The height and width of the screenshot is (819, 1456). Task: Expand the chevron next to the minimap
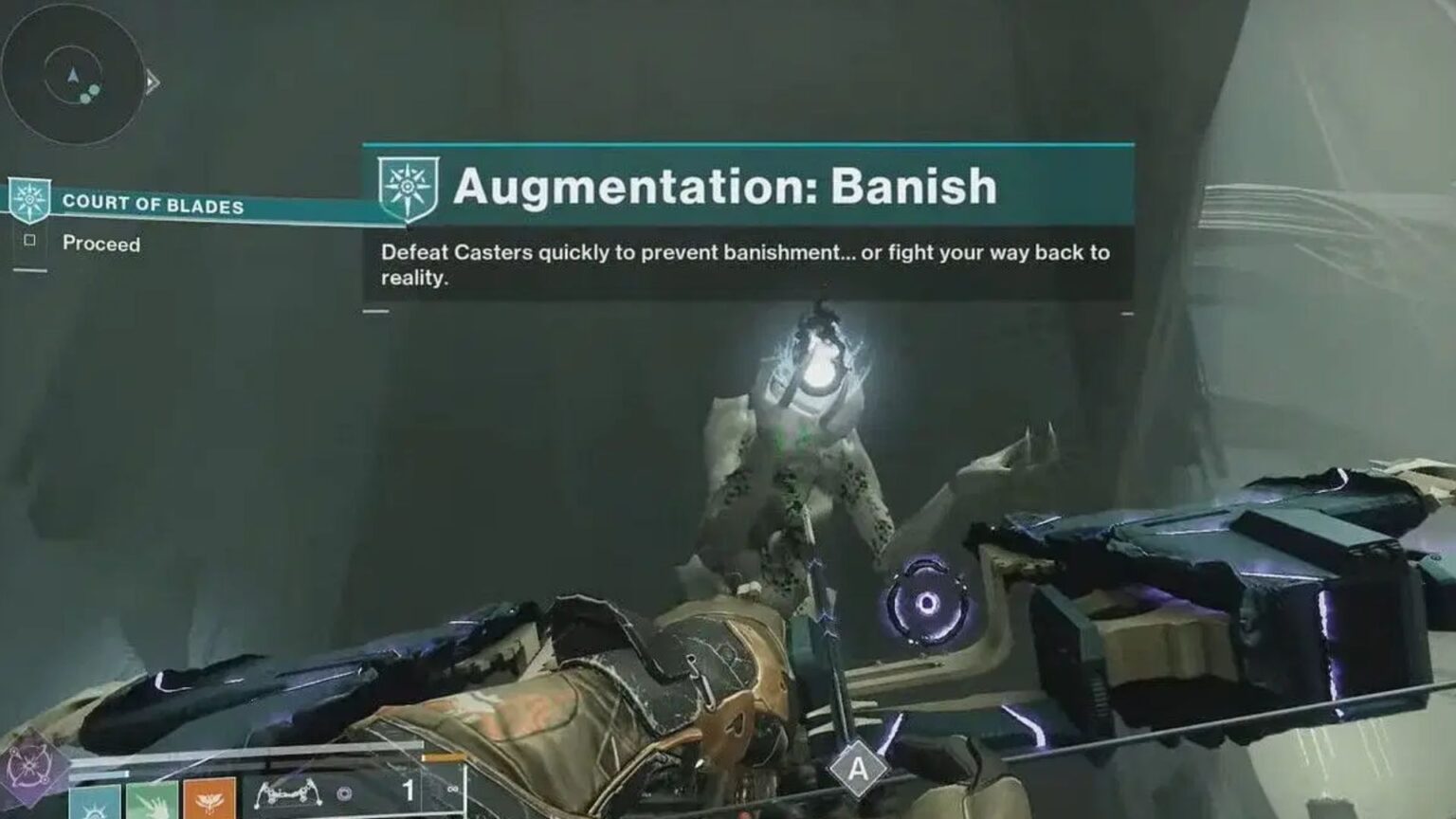coord(152,82)
